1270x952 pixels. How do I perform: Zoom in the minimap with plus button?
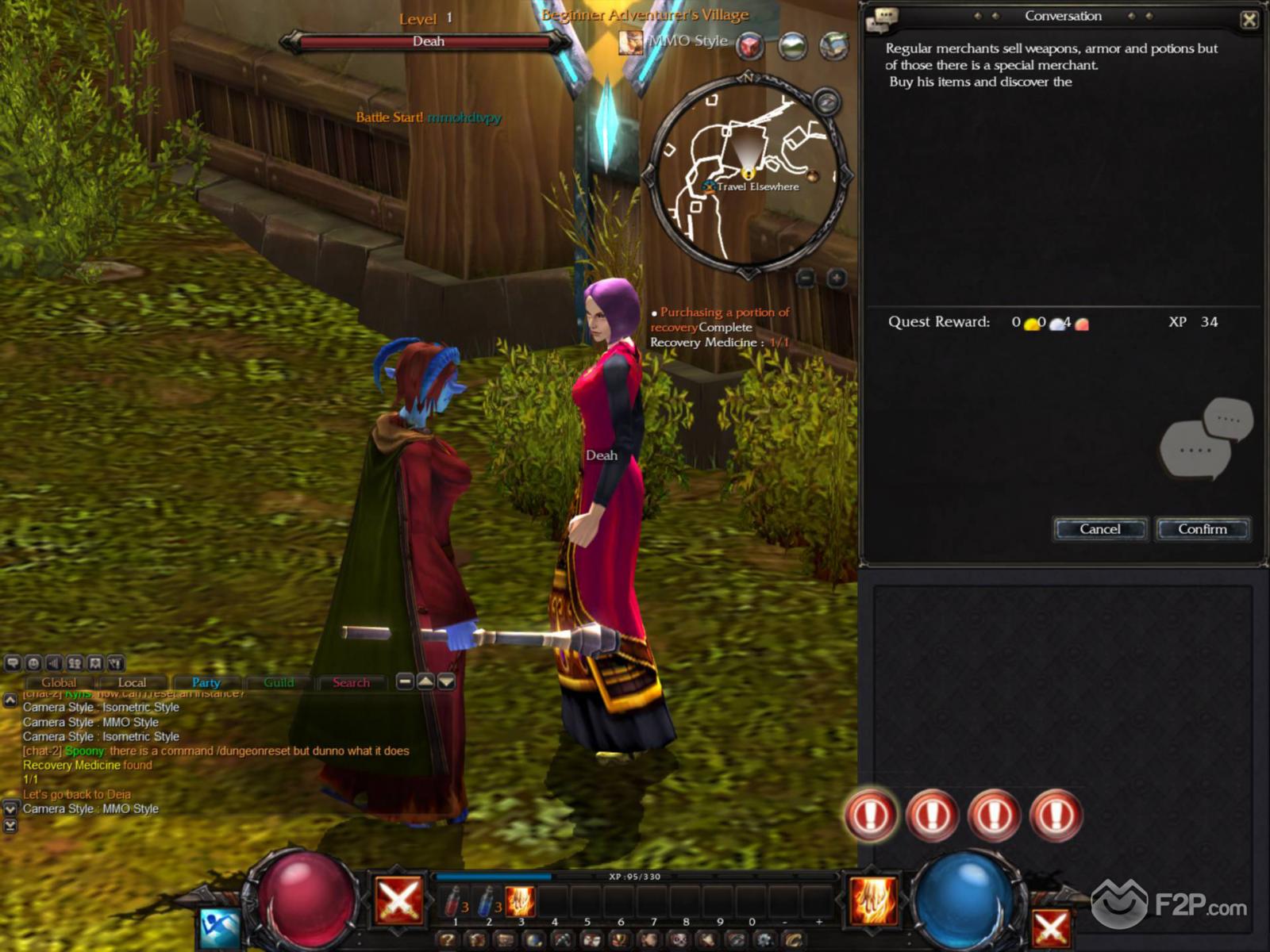point(837,278)
